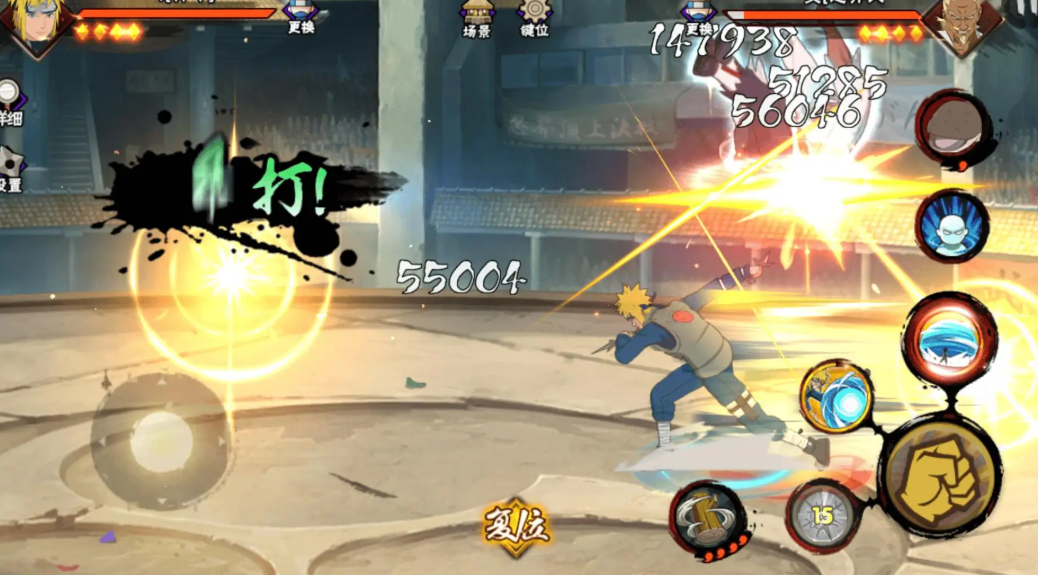
Task: Use the cooldown skill showing 15
Action: click(x=822, y=516)
